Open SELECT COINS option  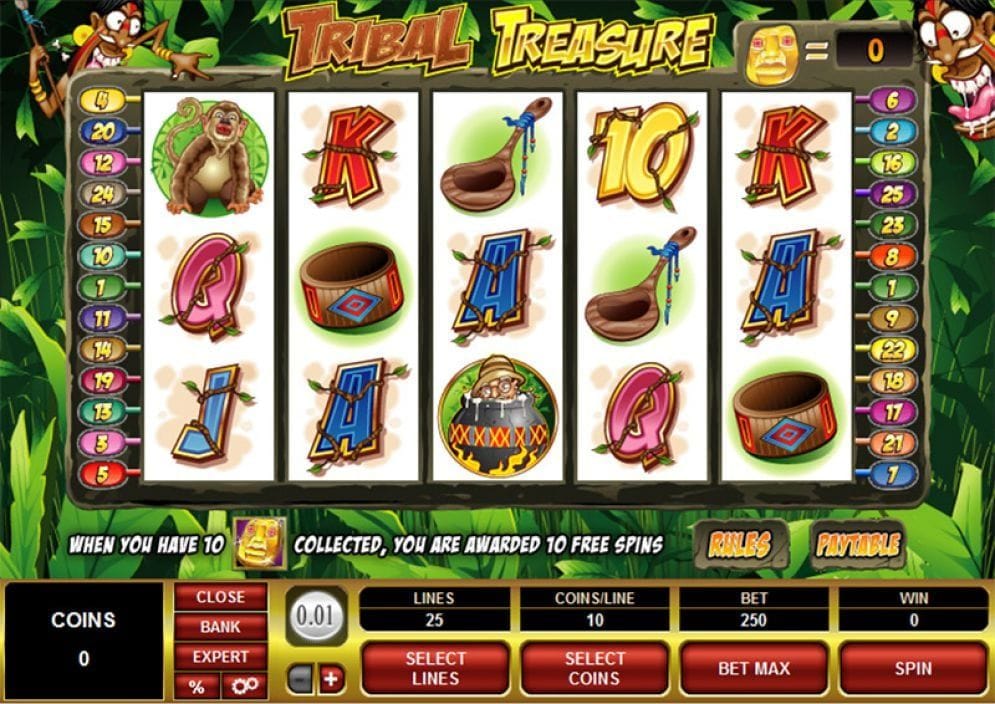[x=594, y=668]
